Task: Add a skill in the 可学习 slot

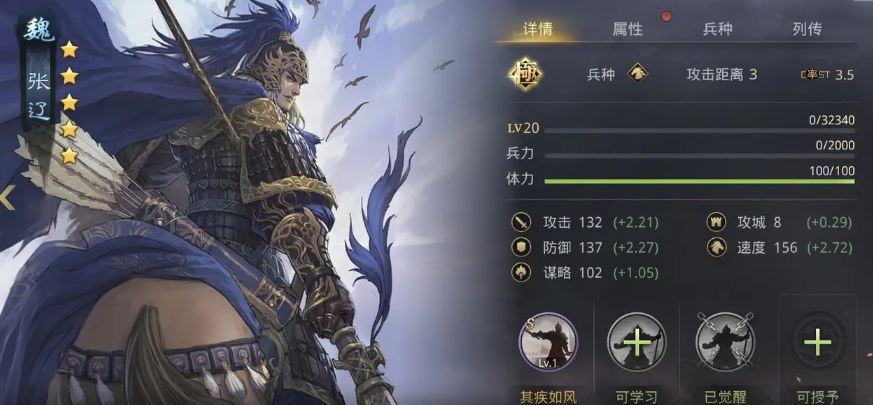Action: click(x=636, y=343)
